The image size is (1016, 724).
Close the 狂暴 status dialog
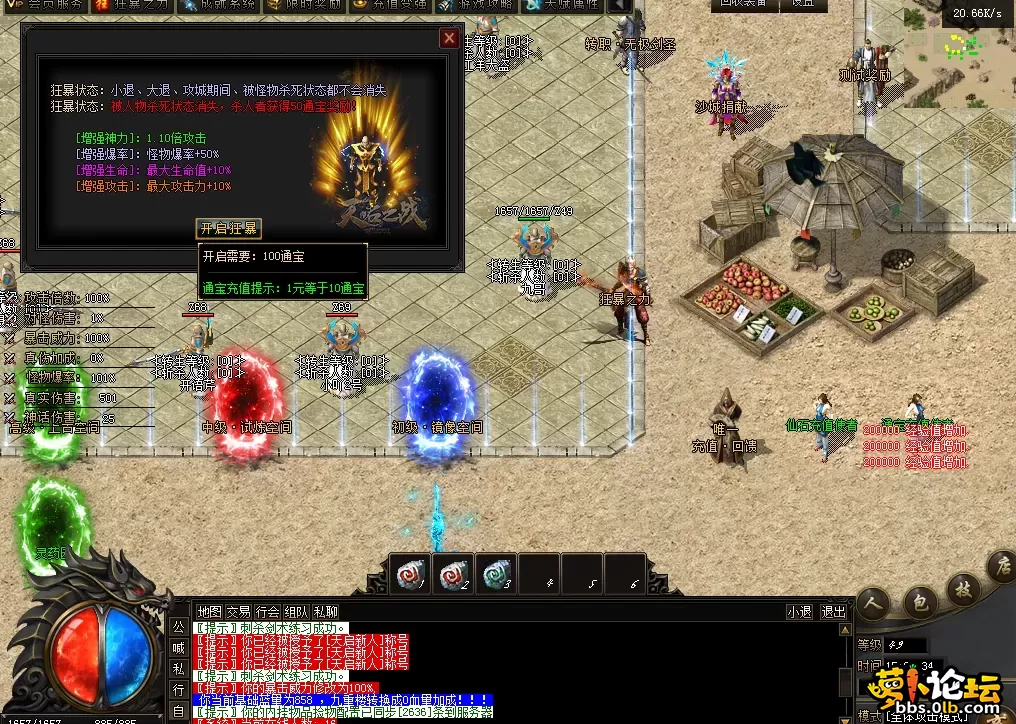pos(449,38)
